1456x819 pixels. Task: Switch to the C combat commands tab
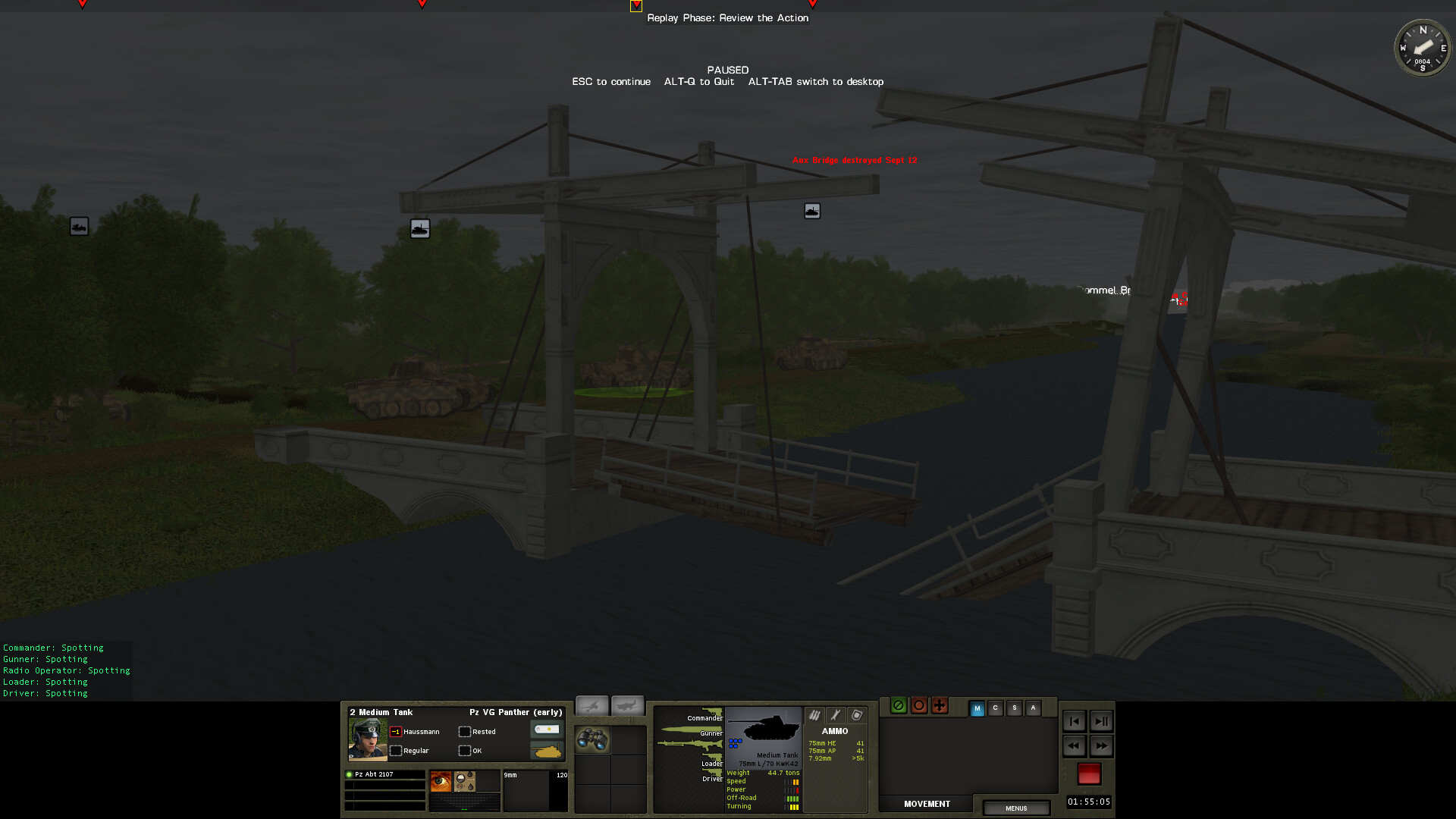[x=996, y=708]
